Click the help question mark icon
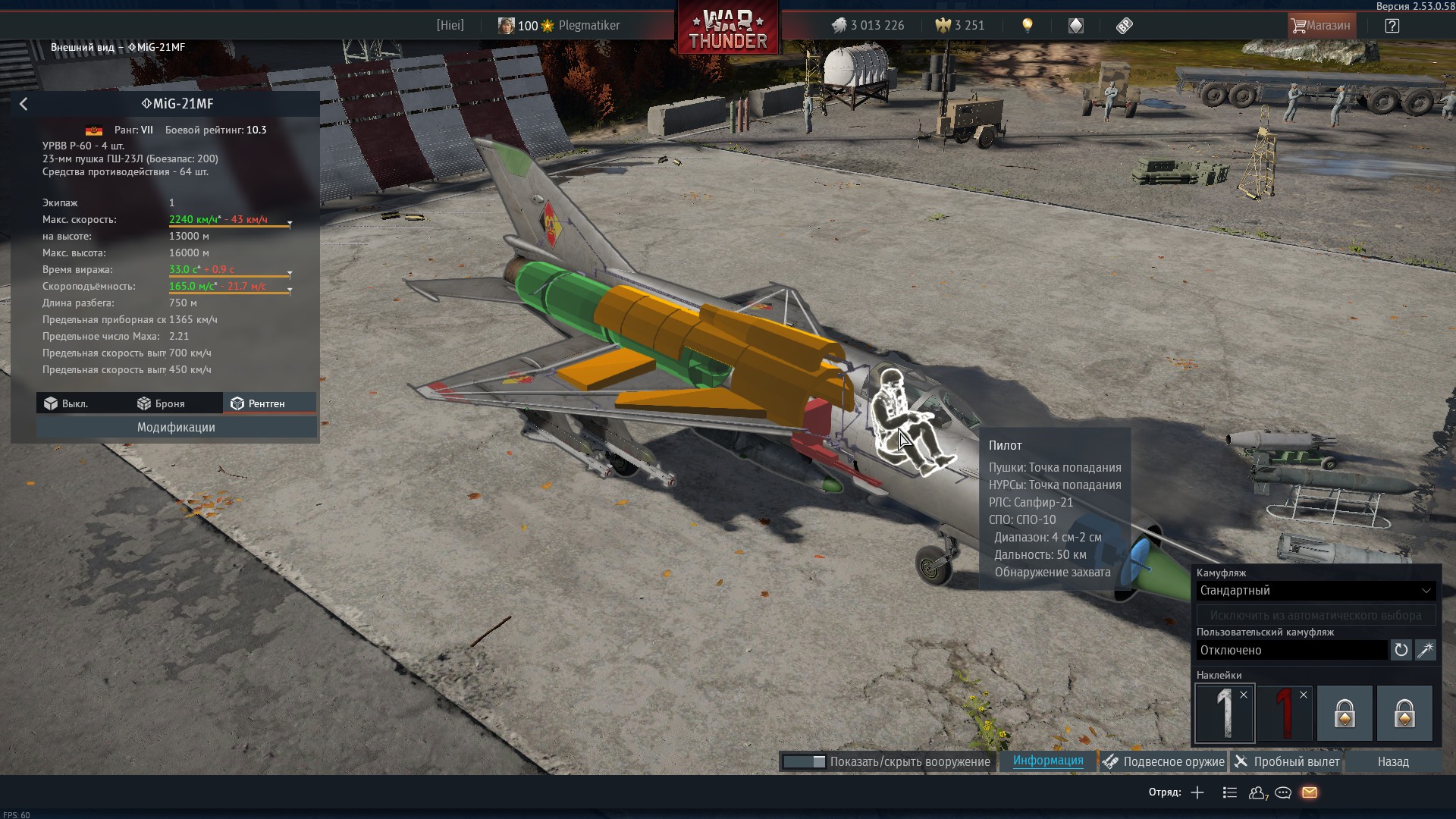1456x819 pixels. pyautogui.click(x=1392, y=26)
